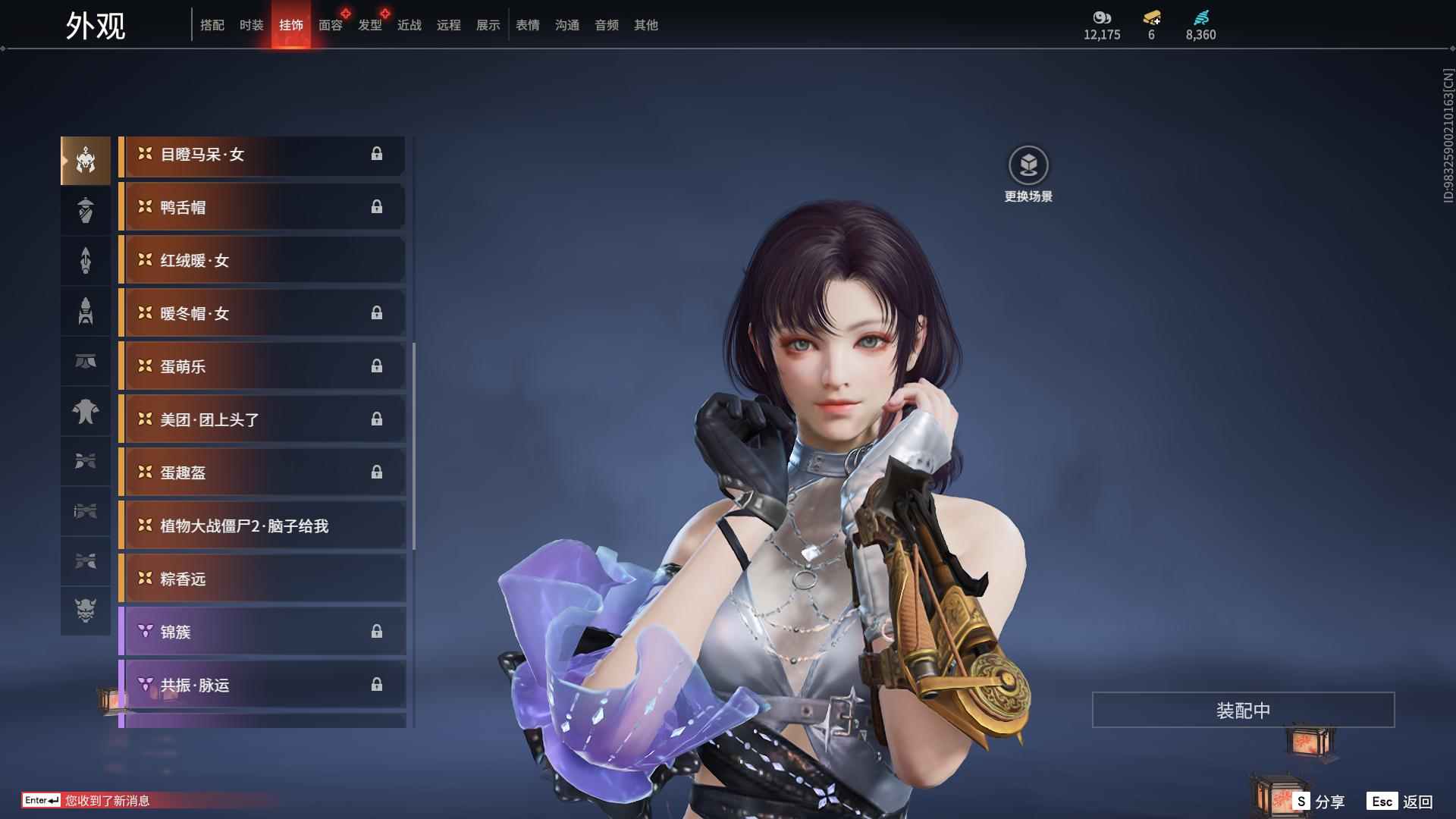Select the 锦簇 purple accessory
Screen dimensions: 1456x819
click(x=262, y=632)
